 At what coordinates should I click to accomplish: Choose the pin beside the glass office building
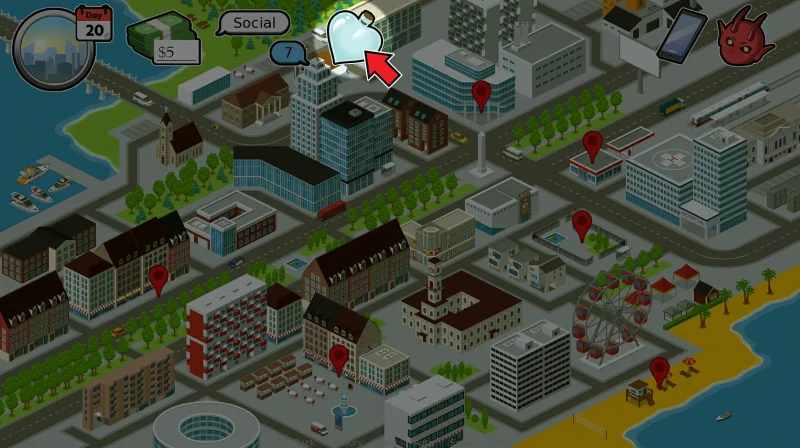coord(482,95)
